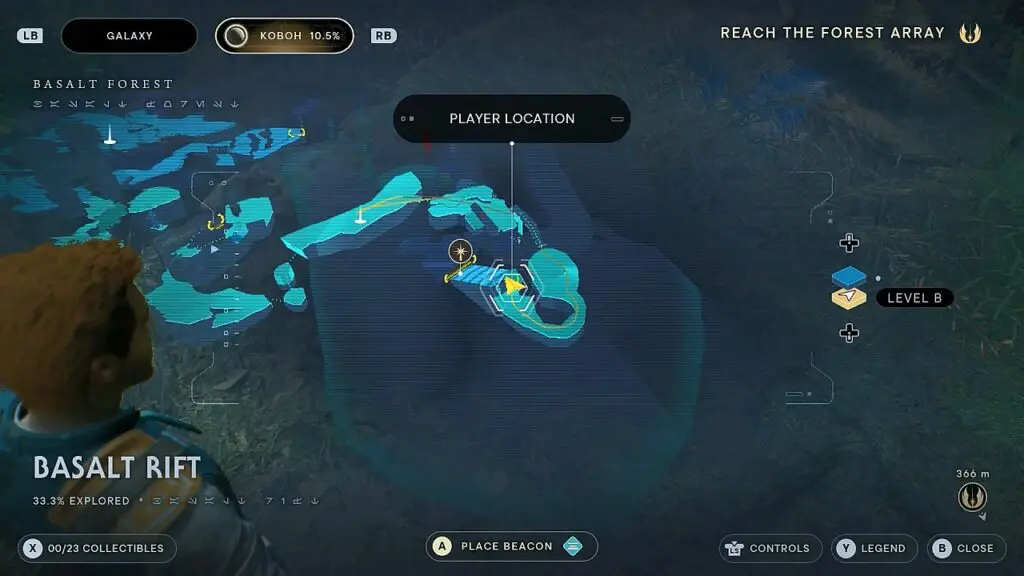Switch to the Galaxy map tab
The image size is (1024, 576).
coord(130,36)
